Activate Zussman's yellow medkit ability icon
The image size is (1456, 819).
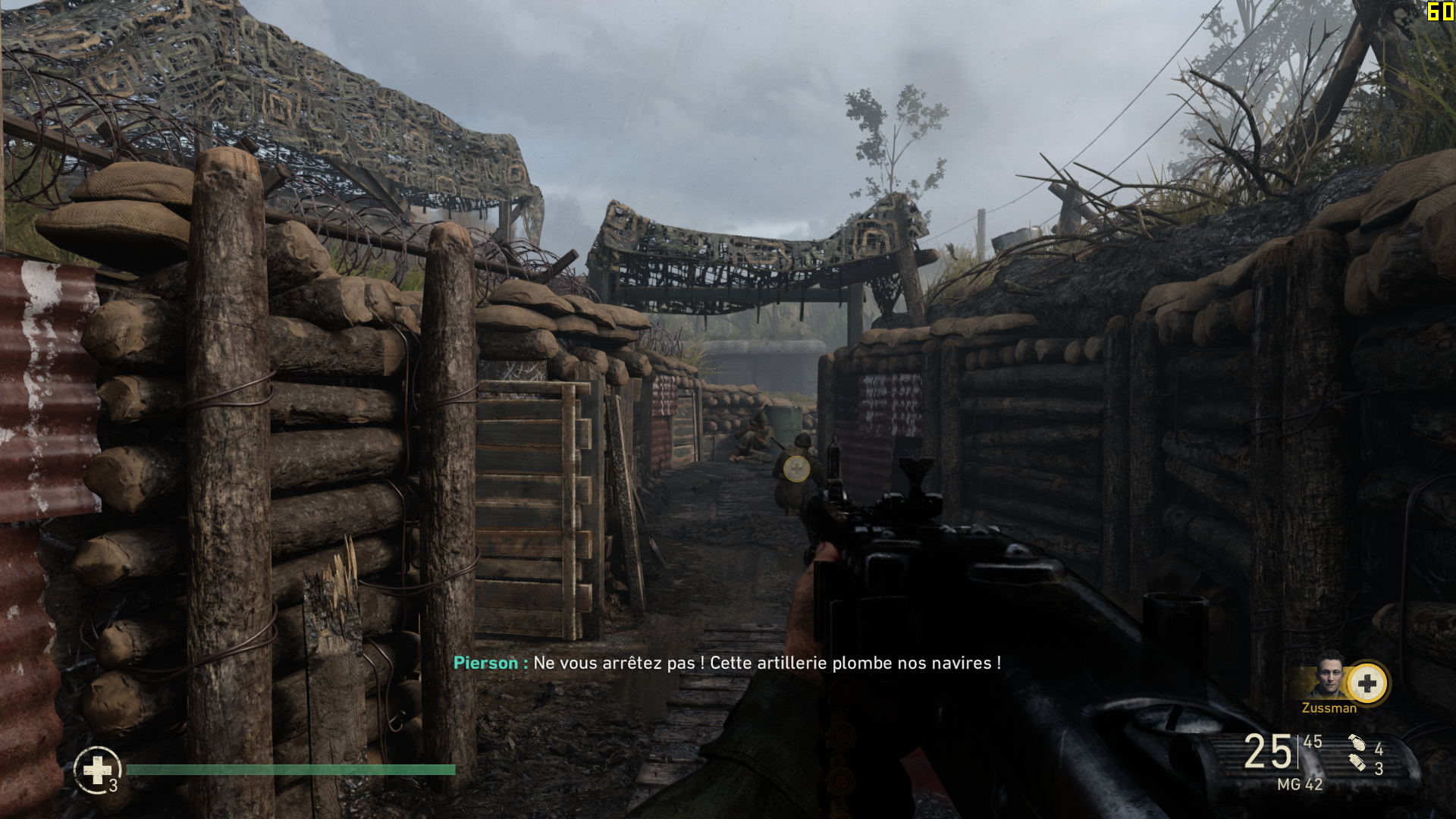tap(1367, 683)
